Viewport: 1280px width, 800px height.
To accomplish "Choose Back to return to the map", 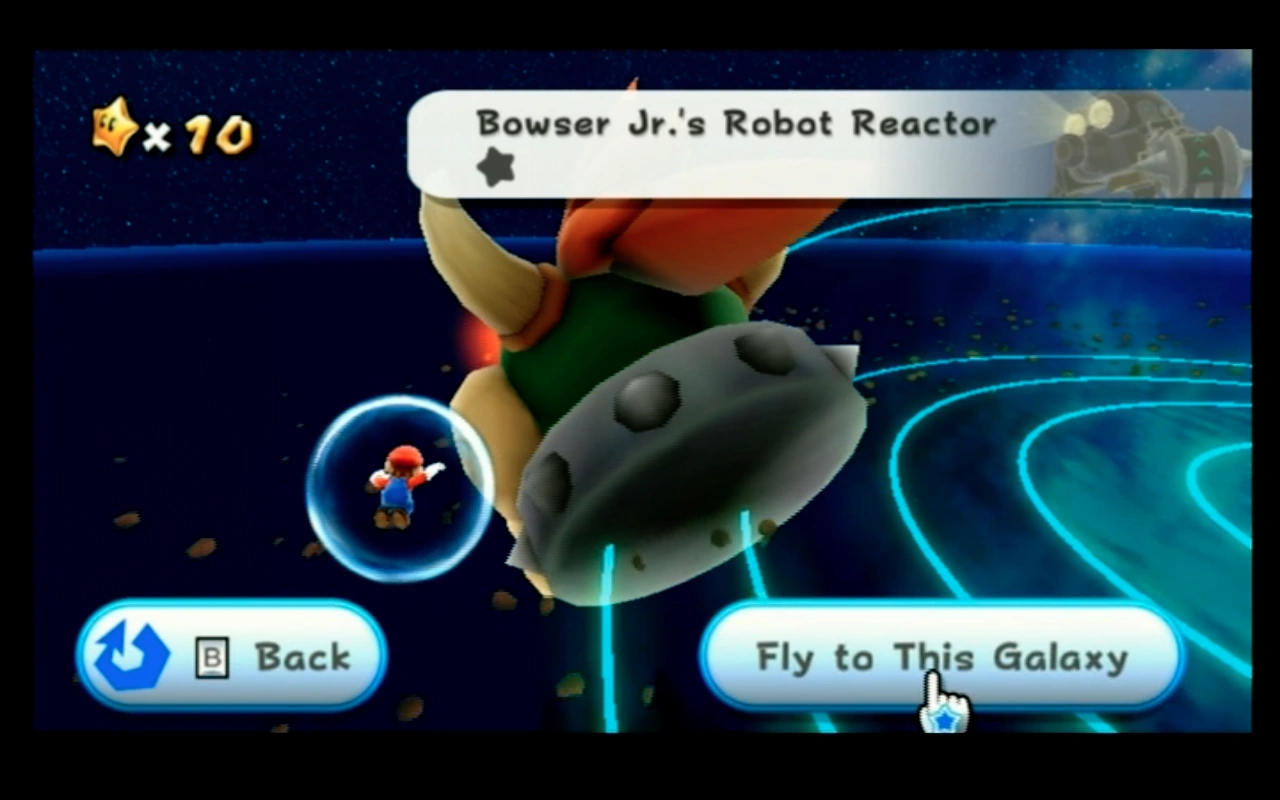I will [x=230, y=656].
